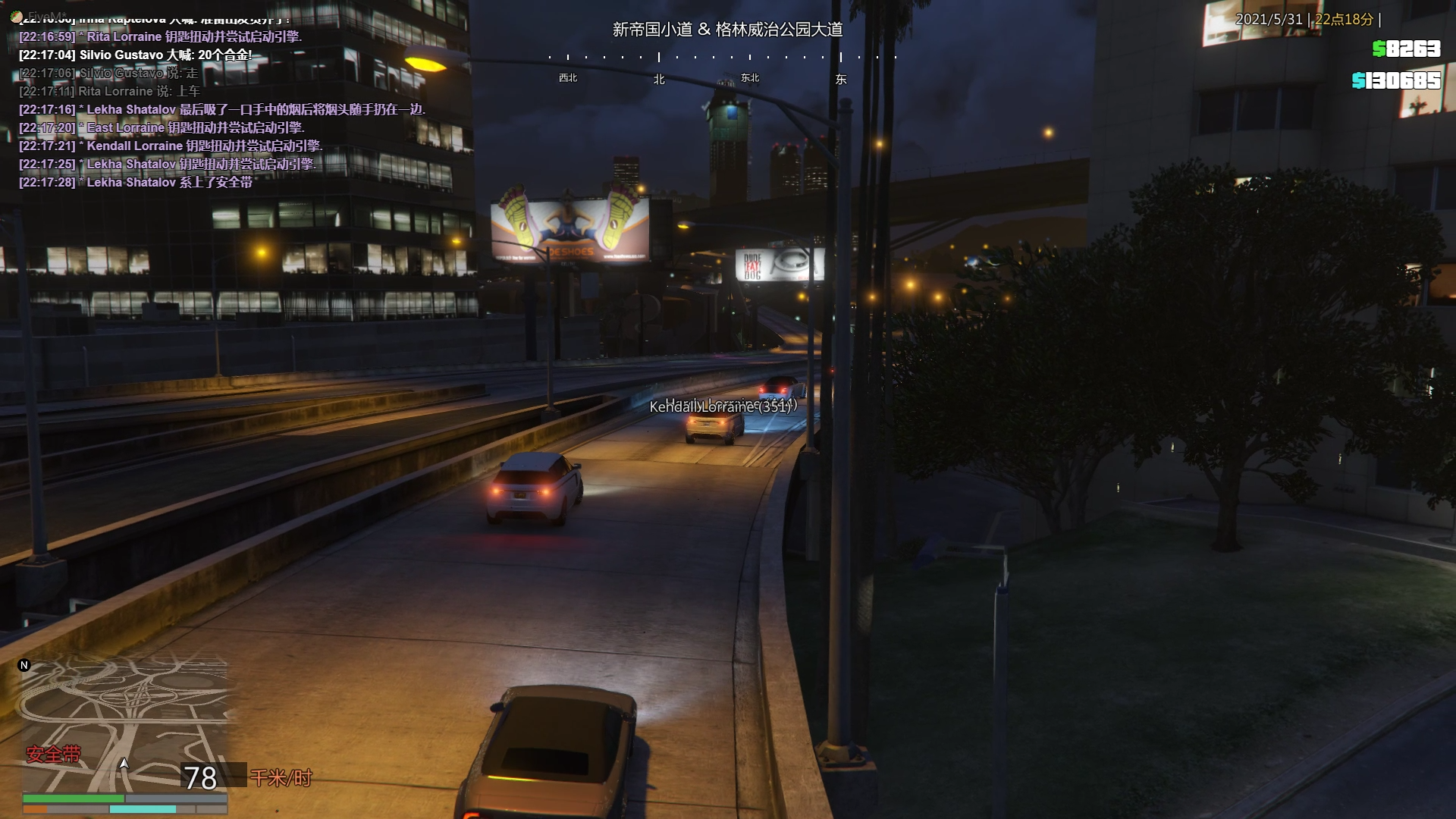Click the red 安全带 seatbelt indicator

coord(53,755)
